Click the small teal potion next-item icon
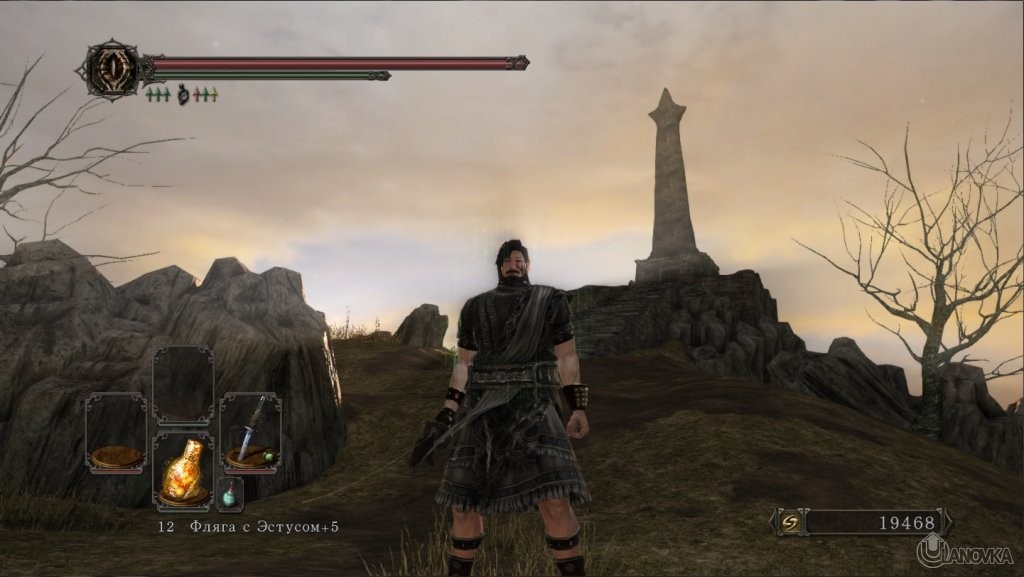 click(x=230, y=494)
